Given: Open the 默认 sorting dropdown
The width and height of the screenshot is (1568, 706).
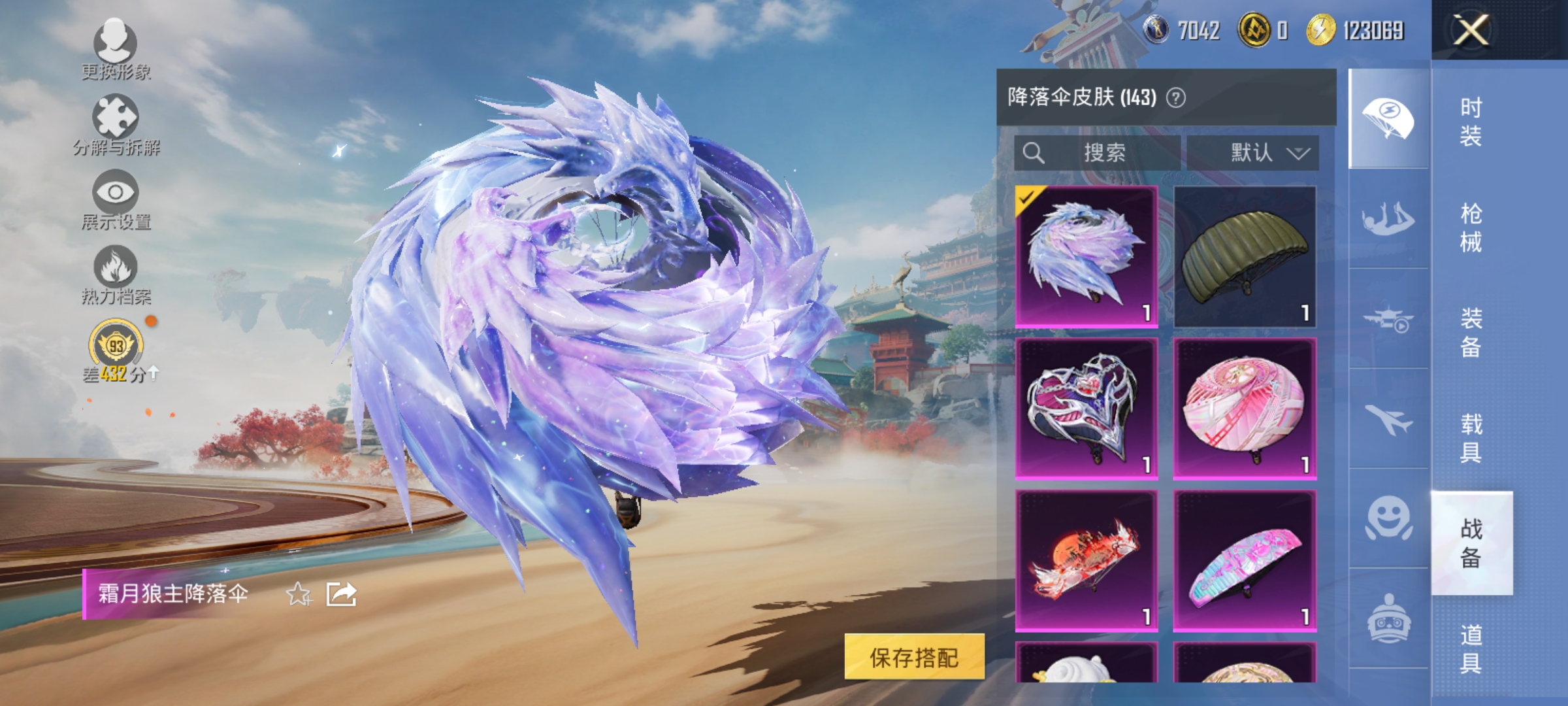Looking at the screenshot, I should pyautogui.click(x=1261, y=153).
